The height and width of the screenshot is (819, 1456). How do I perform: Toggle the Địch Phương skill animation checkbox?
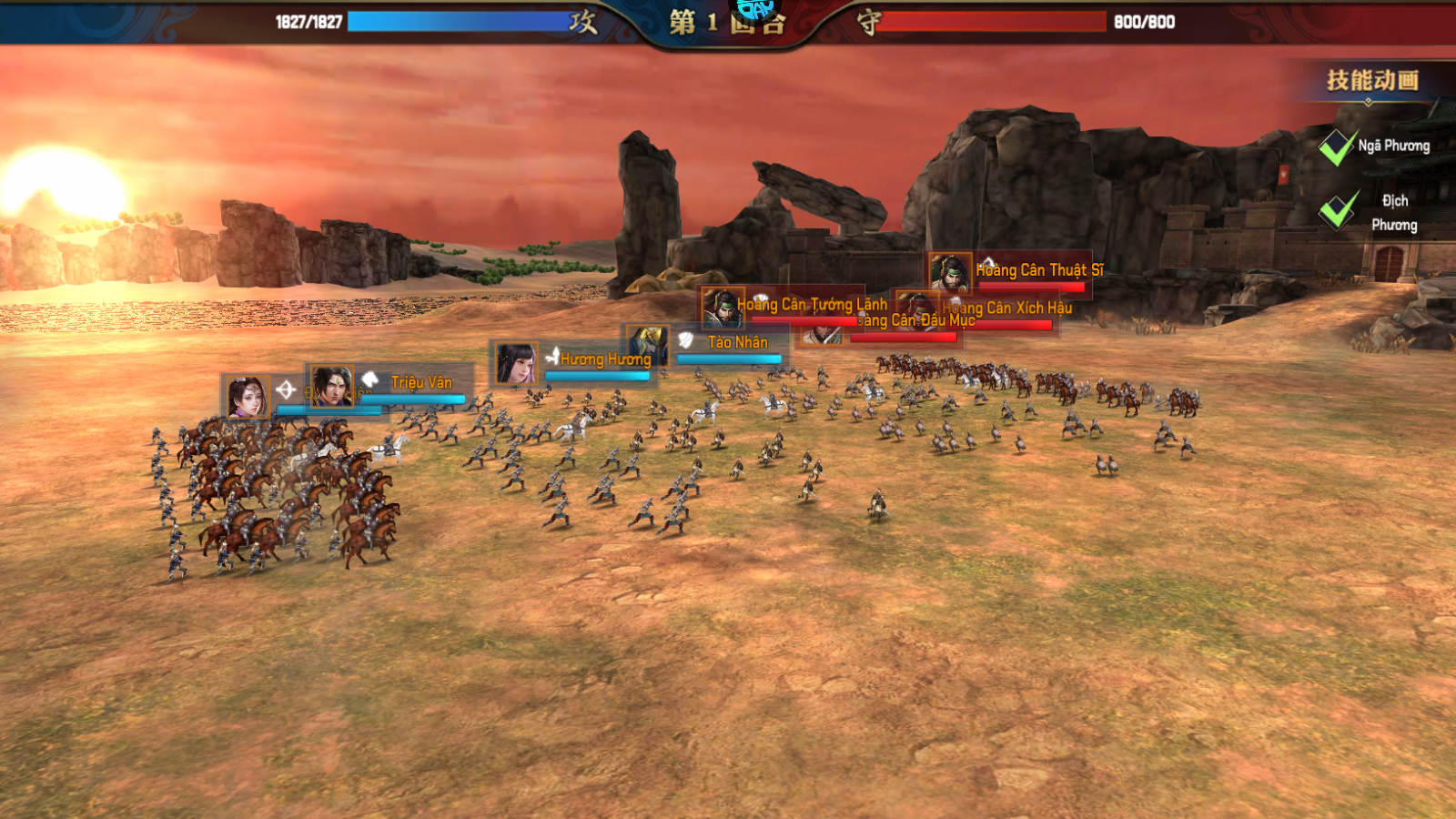click(1338, 210)
